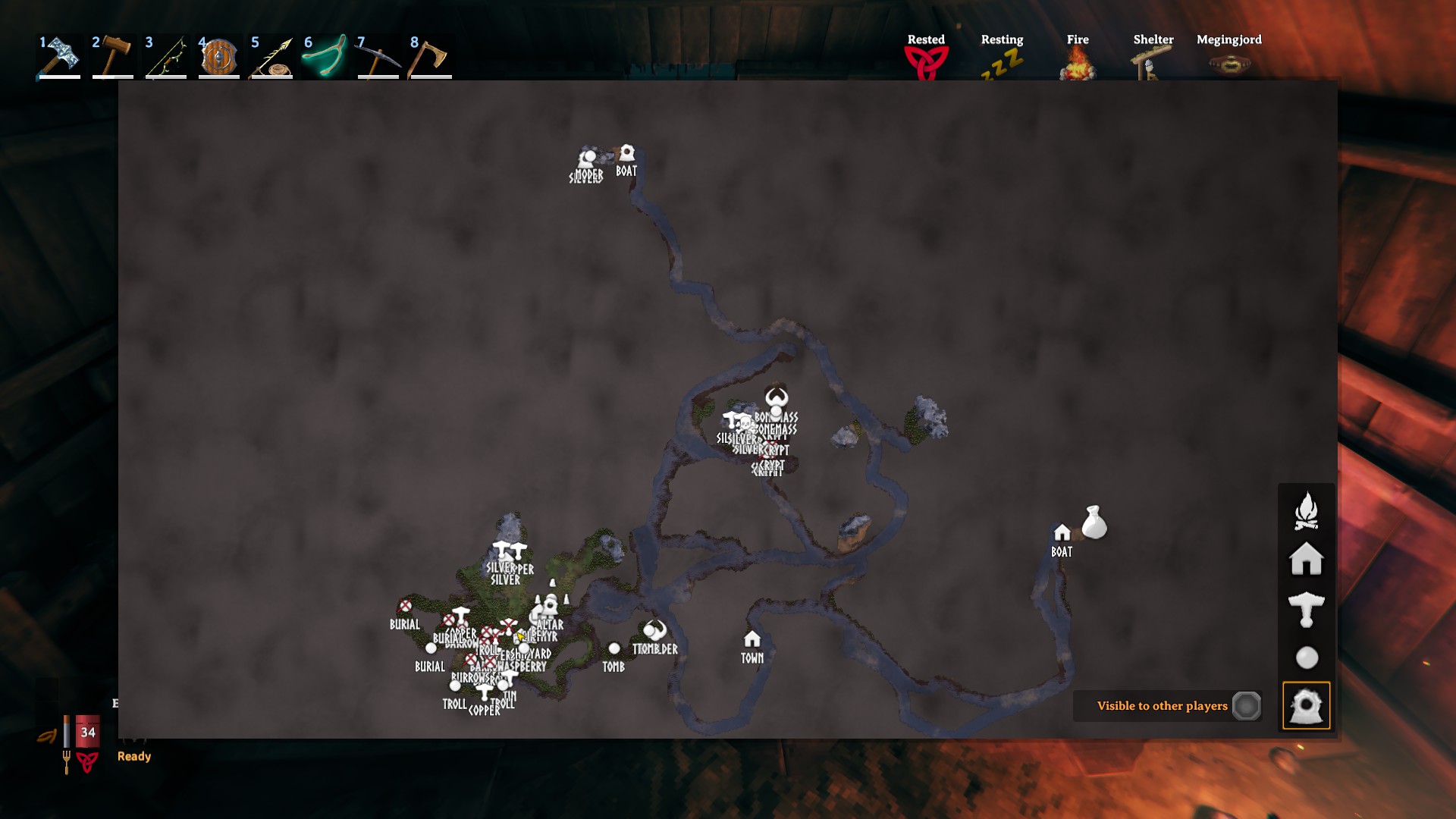Equip the axe in hotbar slot 8
This screenshot has height=819, width=1456.
[430, 57]
